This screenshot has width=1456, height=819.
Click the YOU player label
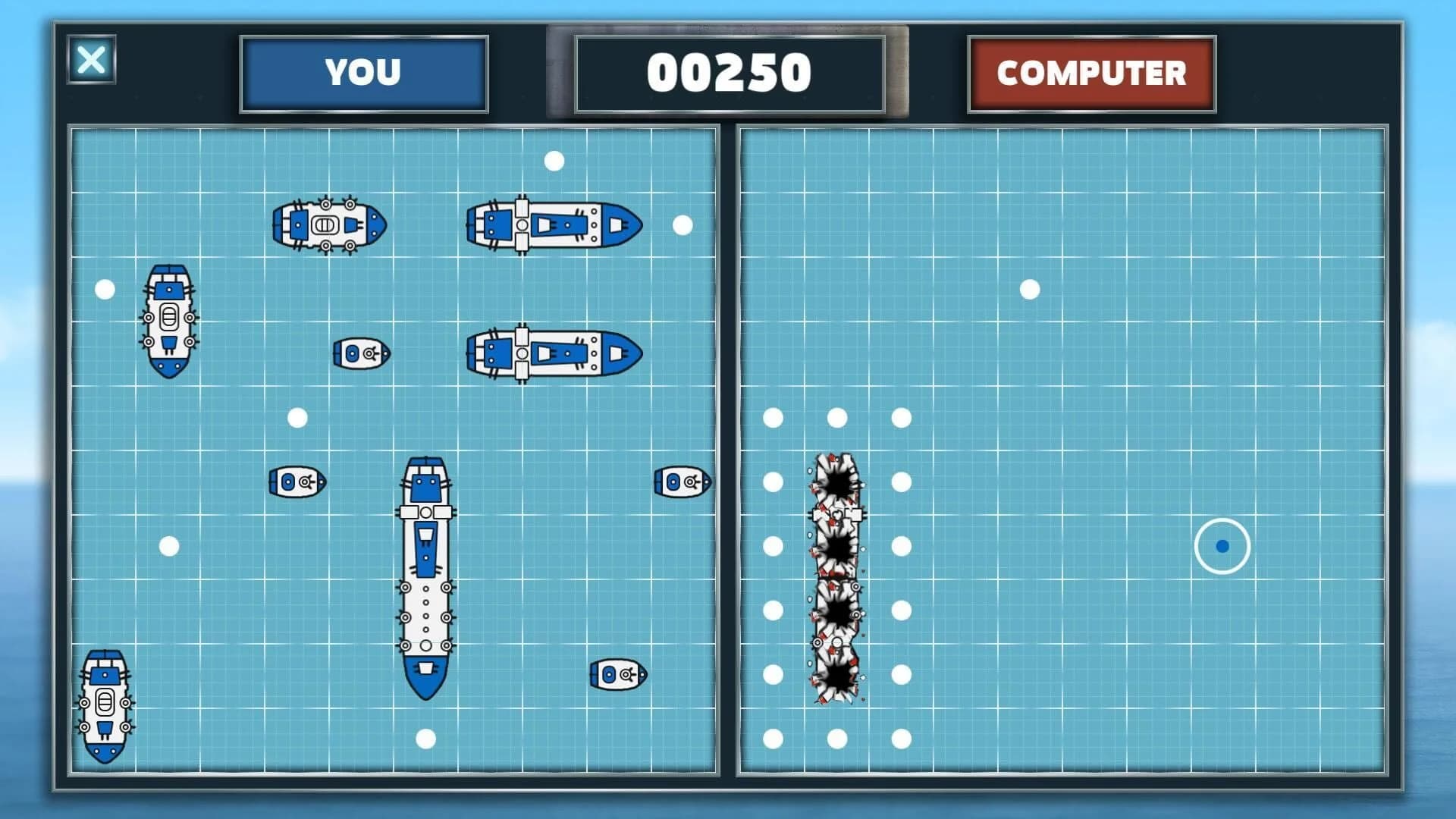pos(362,74)
